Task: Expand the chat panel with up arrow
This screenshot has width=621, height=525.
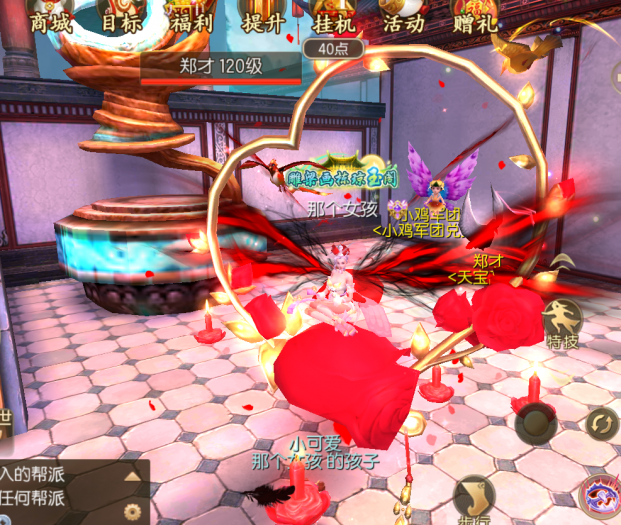Action: tap(132, 476)
